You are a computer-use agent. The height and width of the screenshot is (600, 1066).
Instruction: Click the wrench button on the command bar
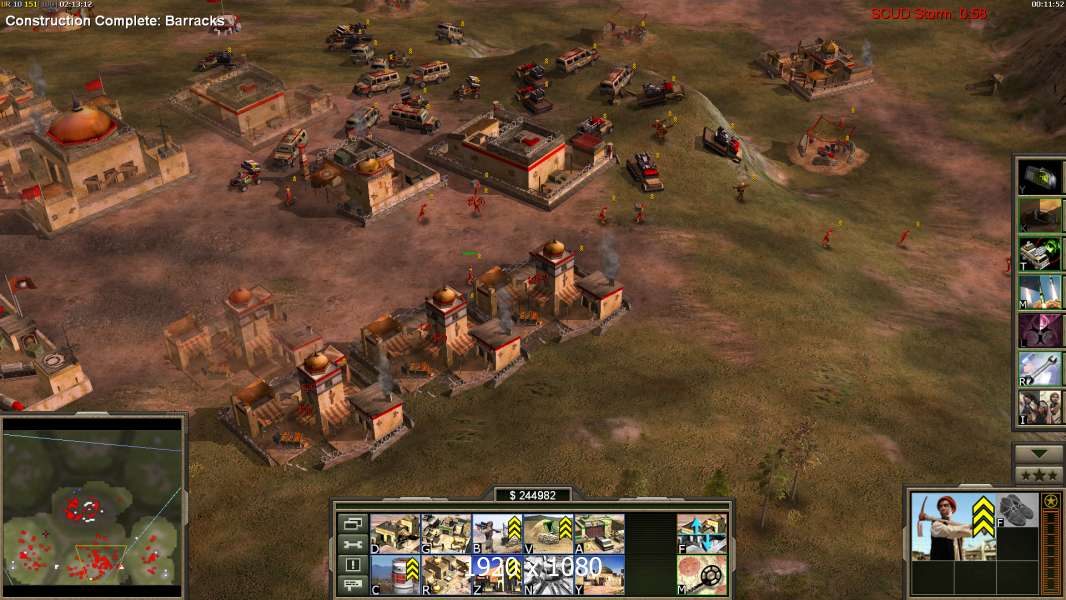tap(352, 544)
